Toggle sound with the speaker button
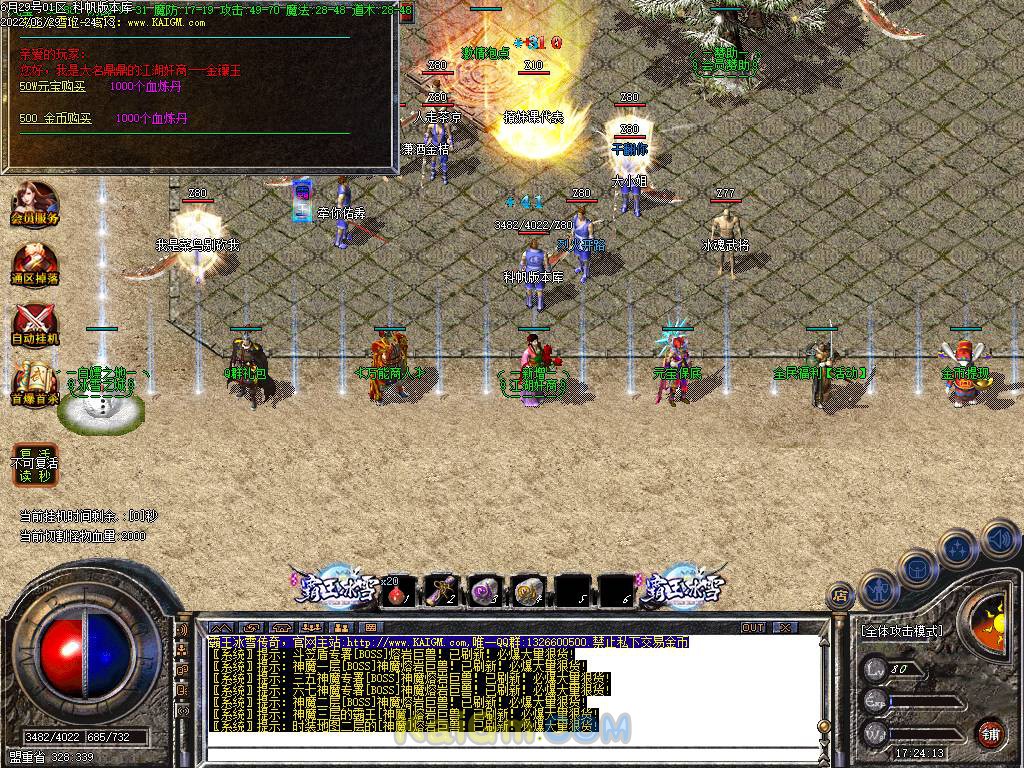 (999, 540)
